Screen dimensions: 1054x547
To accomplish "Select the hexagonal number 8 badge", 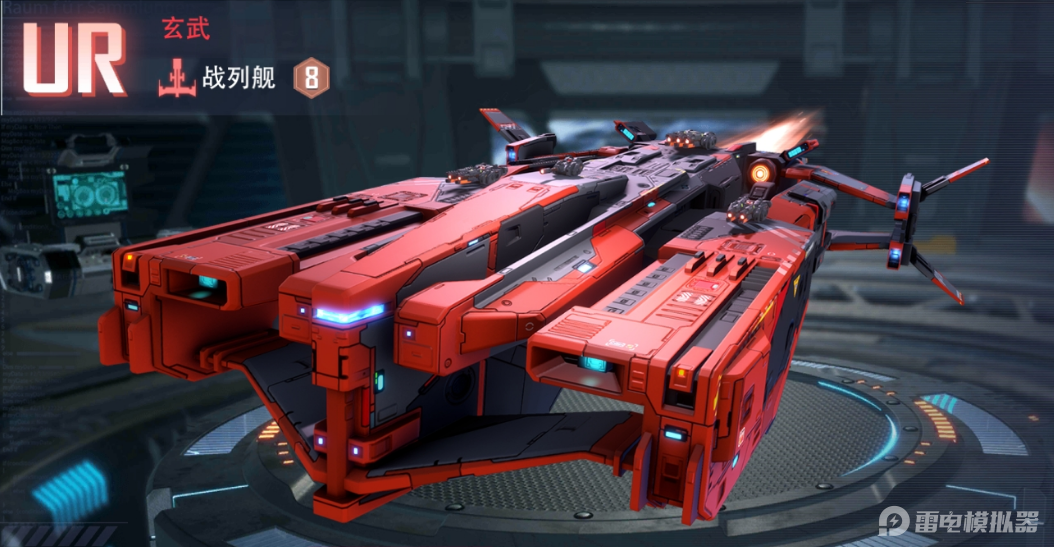I will tap(310, 79).
